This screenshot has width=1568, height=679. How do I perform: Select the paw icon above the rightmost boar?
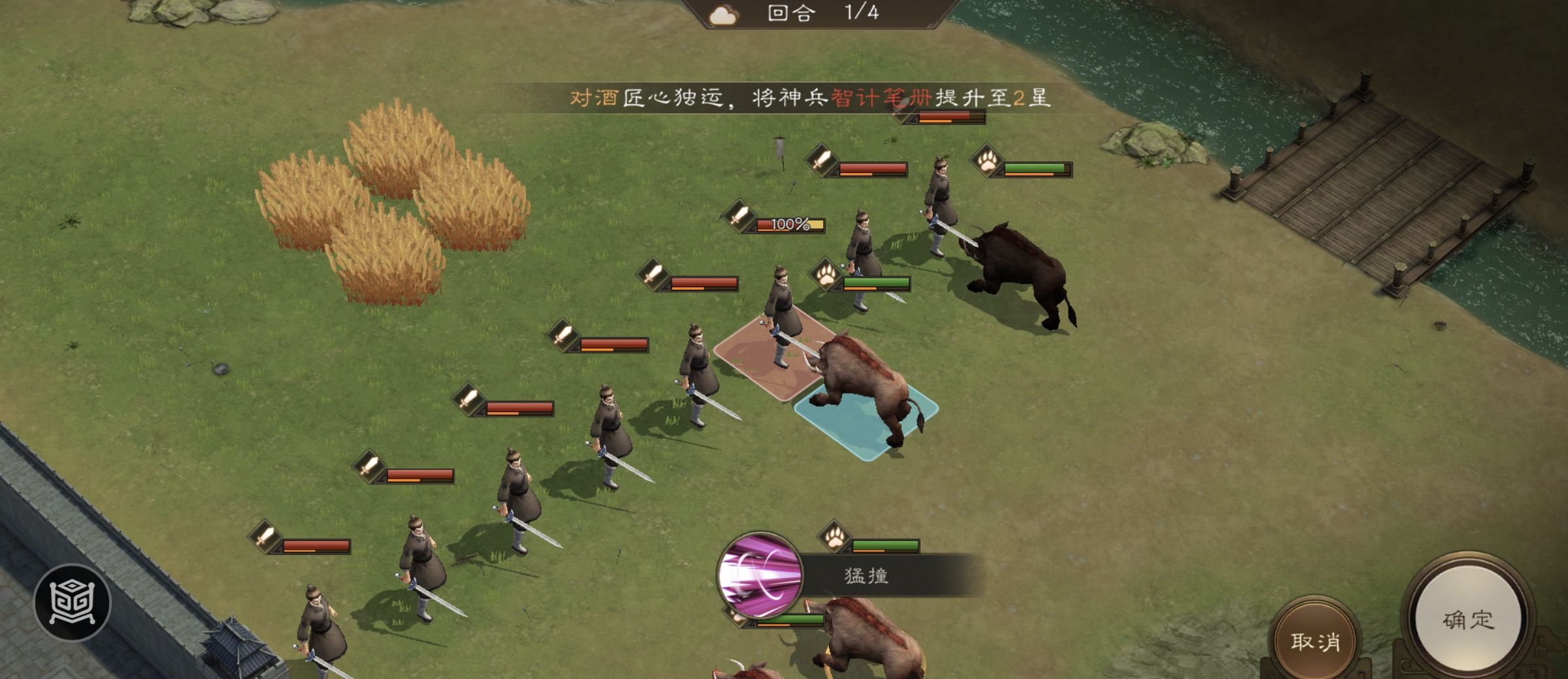click(x=988, y=162)
